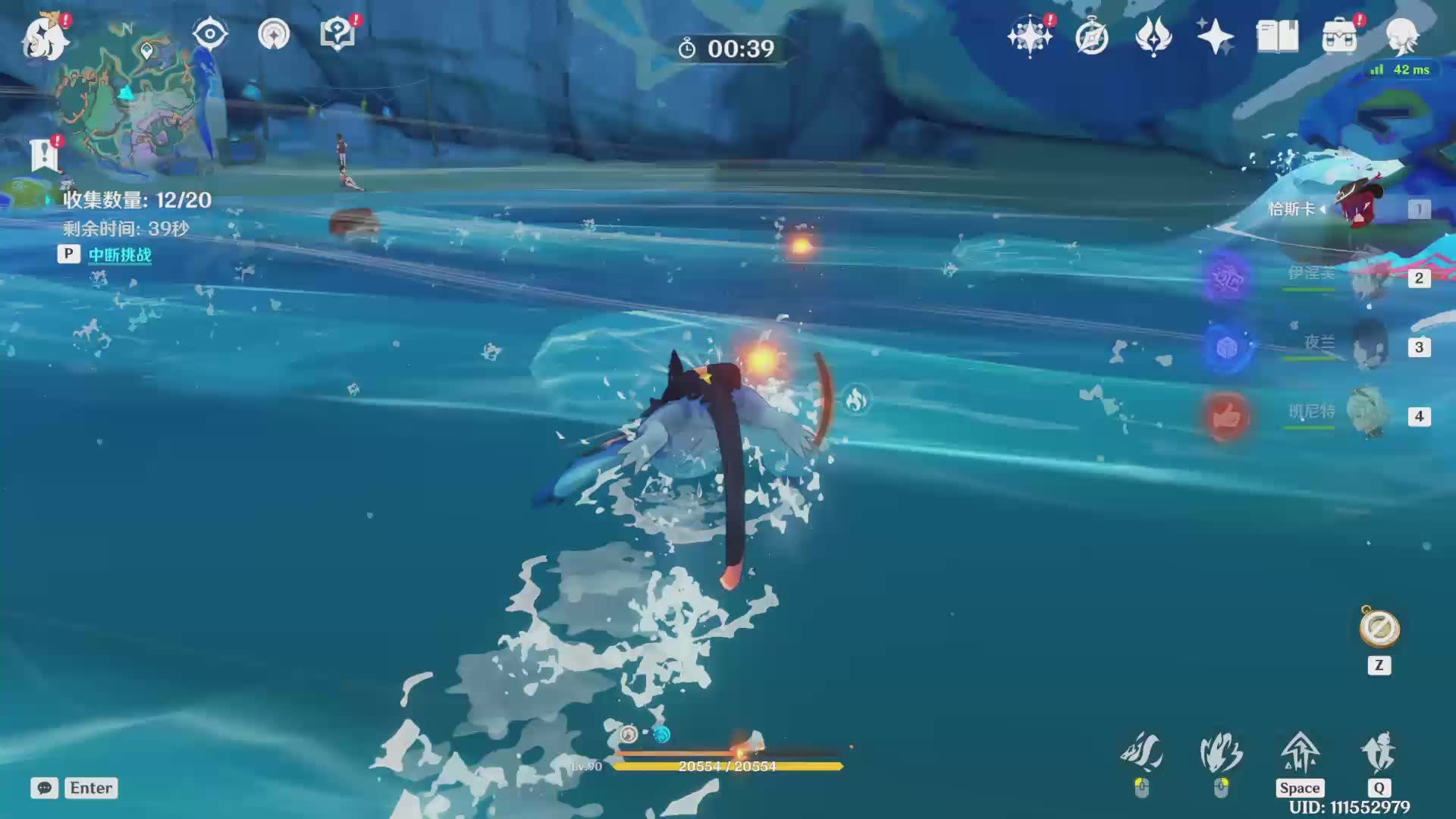This screenshot has width=1456, height=819.
Task: Open the Paimon menu icon
Action: tap(45, 37)
